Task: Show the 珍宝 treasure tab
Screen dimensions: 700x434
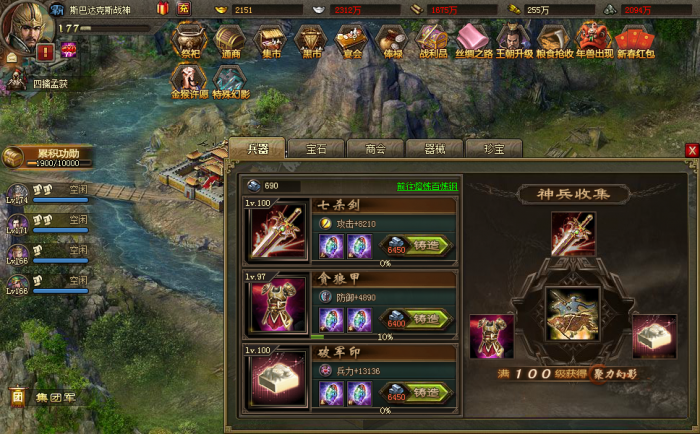Action: click(x=495, y=148)
